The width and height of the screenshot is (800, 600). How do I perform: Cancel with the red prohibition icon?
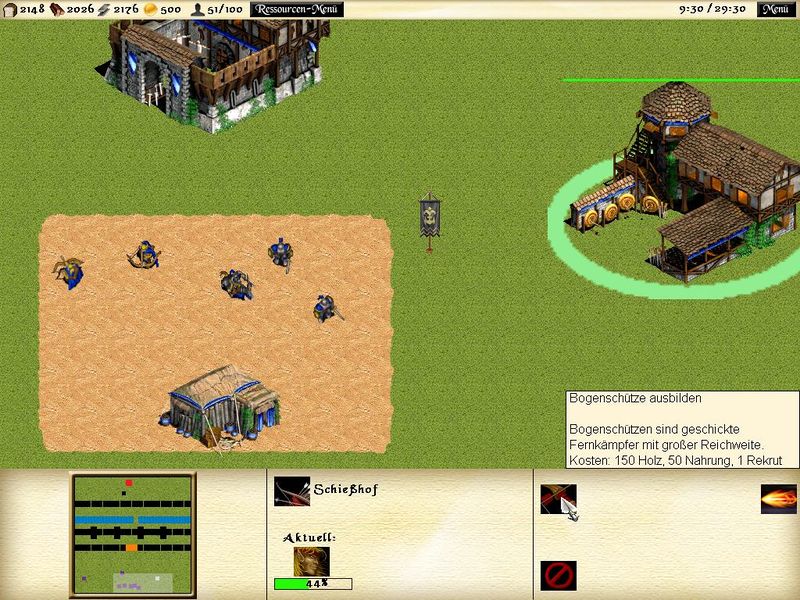click(558, 575)
